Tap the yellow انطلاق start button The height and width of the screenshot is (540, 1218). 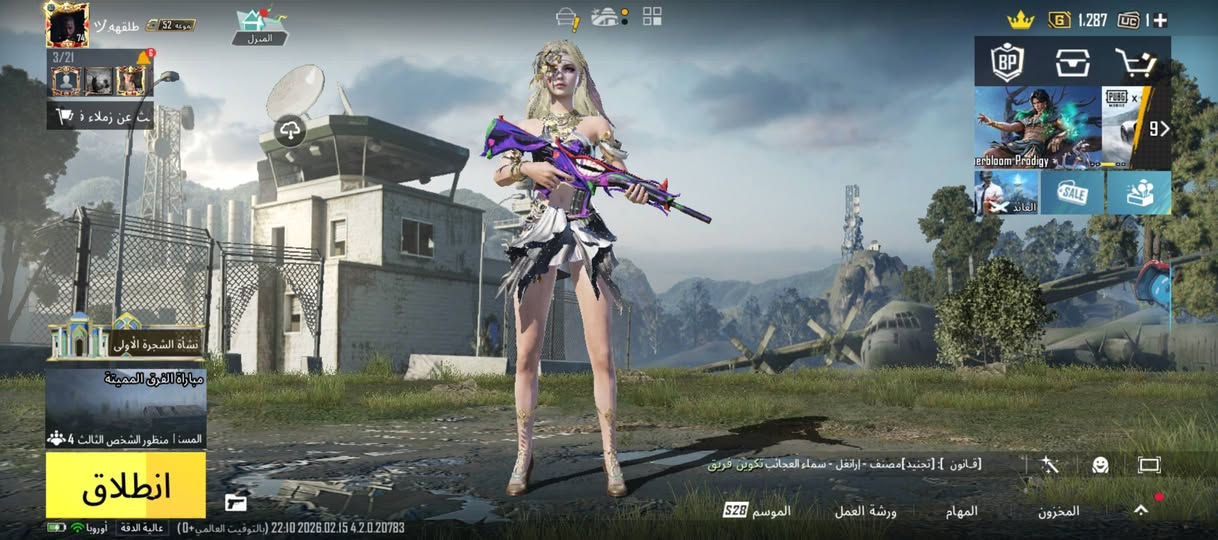click(x=125, y=485)
